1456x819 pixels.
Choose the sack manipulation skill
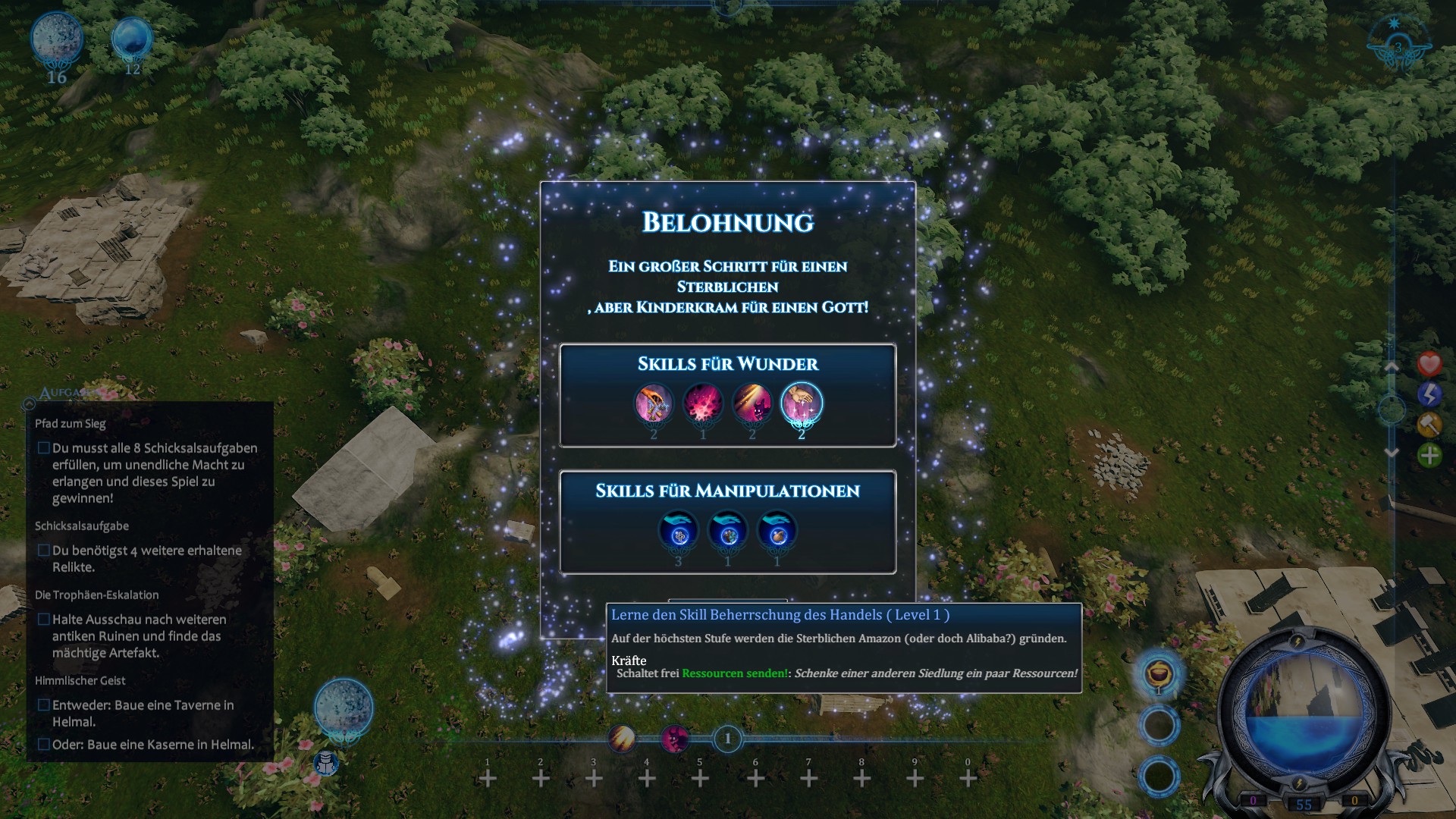coord(777,531)
